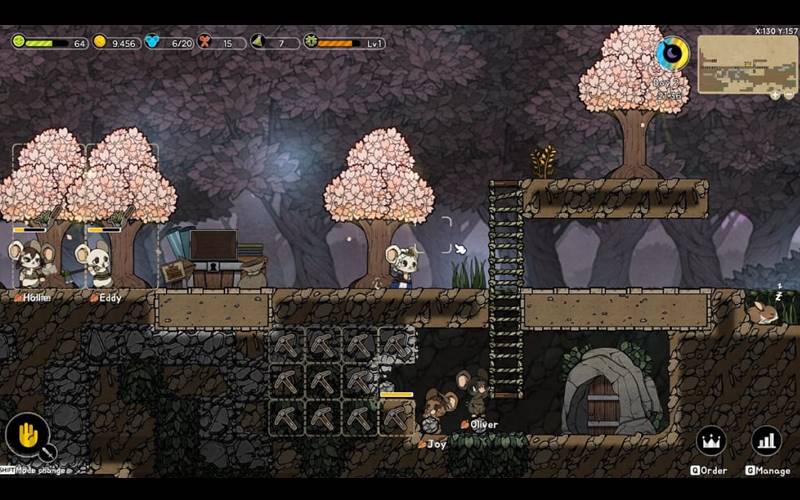Zoom out the minimap with minus button

click(x=788, y=95)
